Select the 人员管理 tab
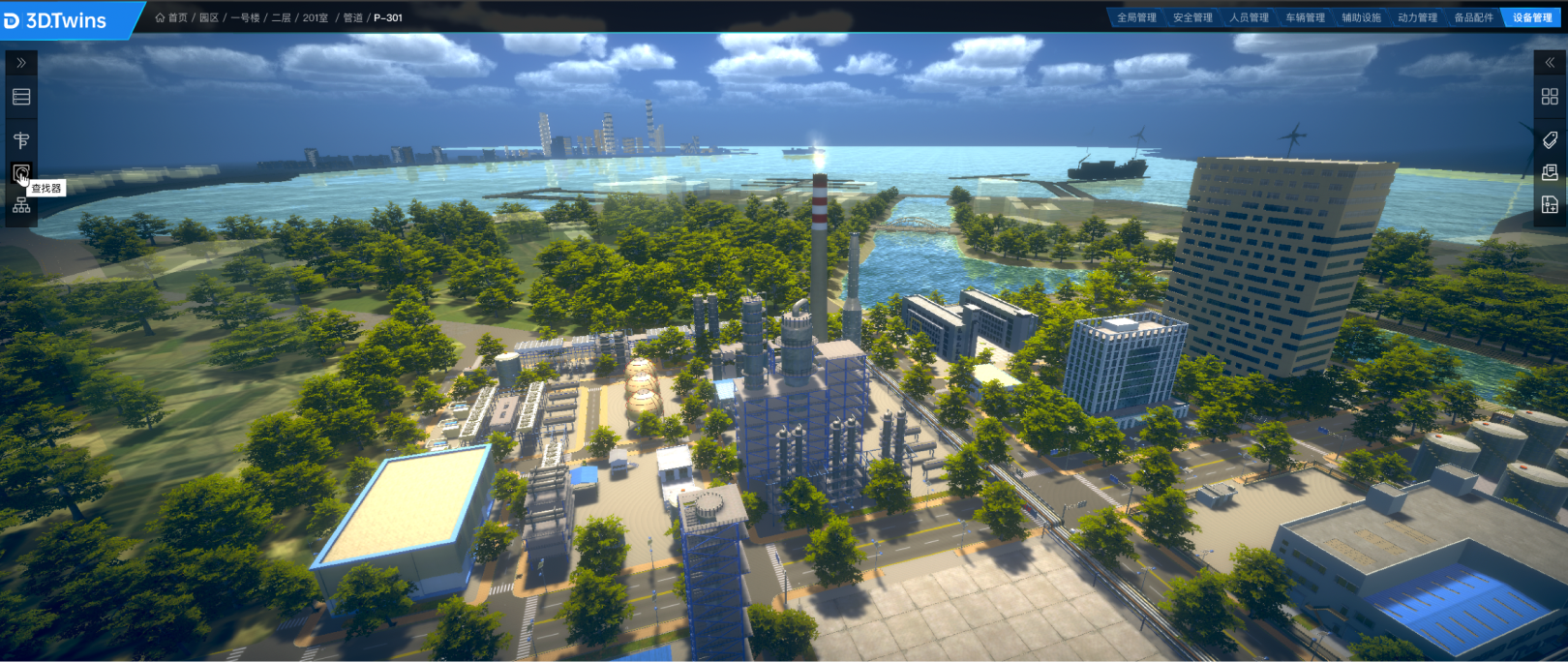 pyautogui.click(x=1249, y=17)
